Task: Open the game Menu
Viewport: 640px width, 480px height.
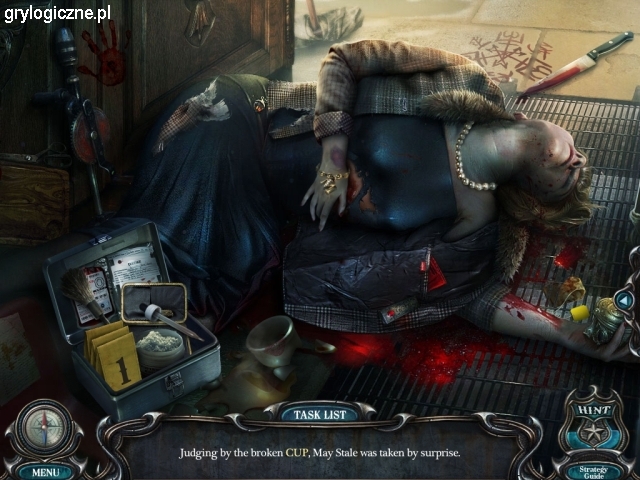Action: point(45,470)
